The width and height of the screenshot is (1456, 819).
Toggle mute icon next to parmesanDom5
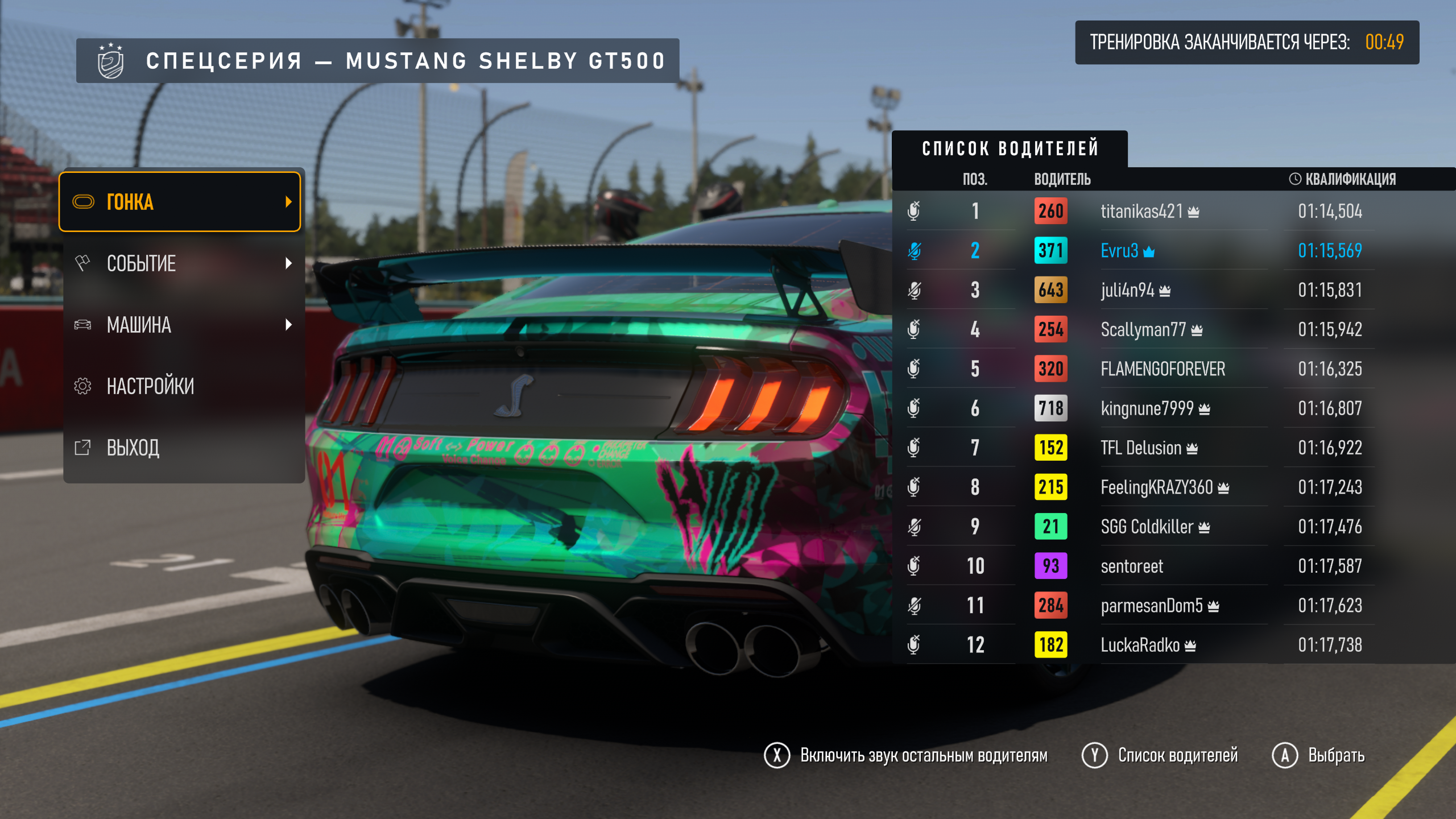[x=914, y=606]
